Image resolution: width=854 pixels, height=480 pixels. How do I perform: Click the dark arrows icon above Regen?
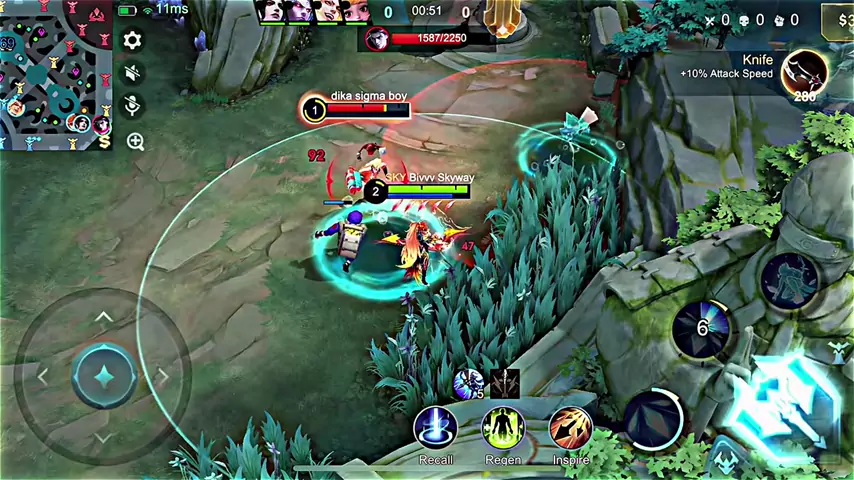point(504,382)
